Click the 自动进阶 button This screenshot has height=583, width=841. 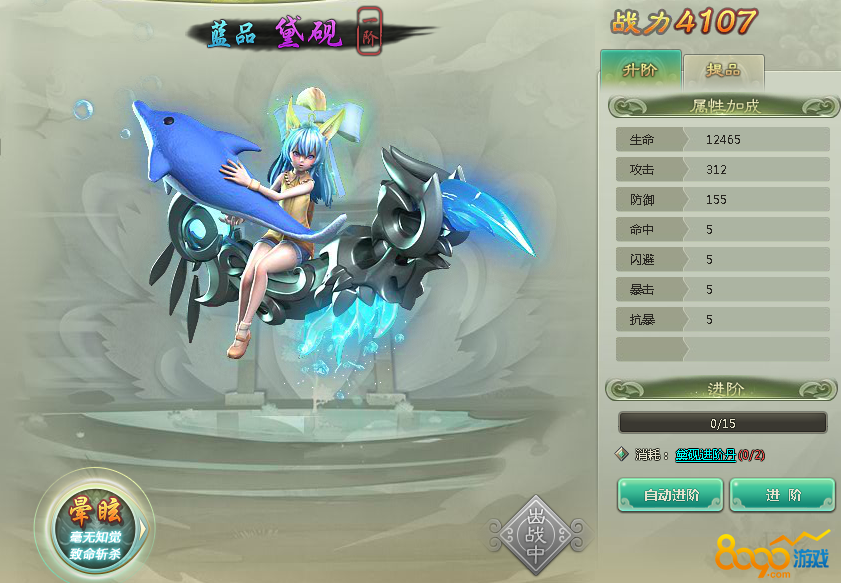[x=670, y=494]
